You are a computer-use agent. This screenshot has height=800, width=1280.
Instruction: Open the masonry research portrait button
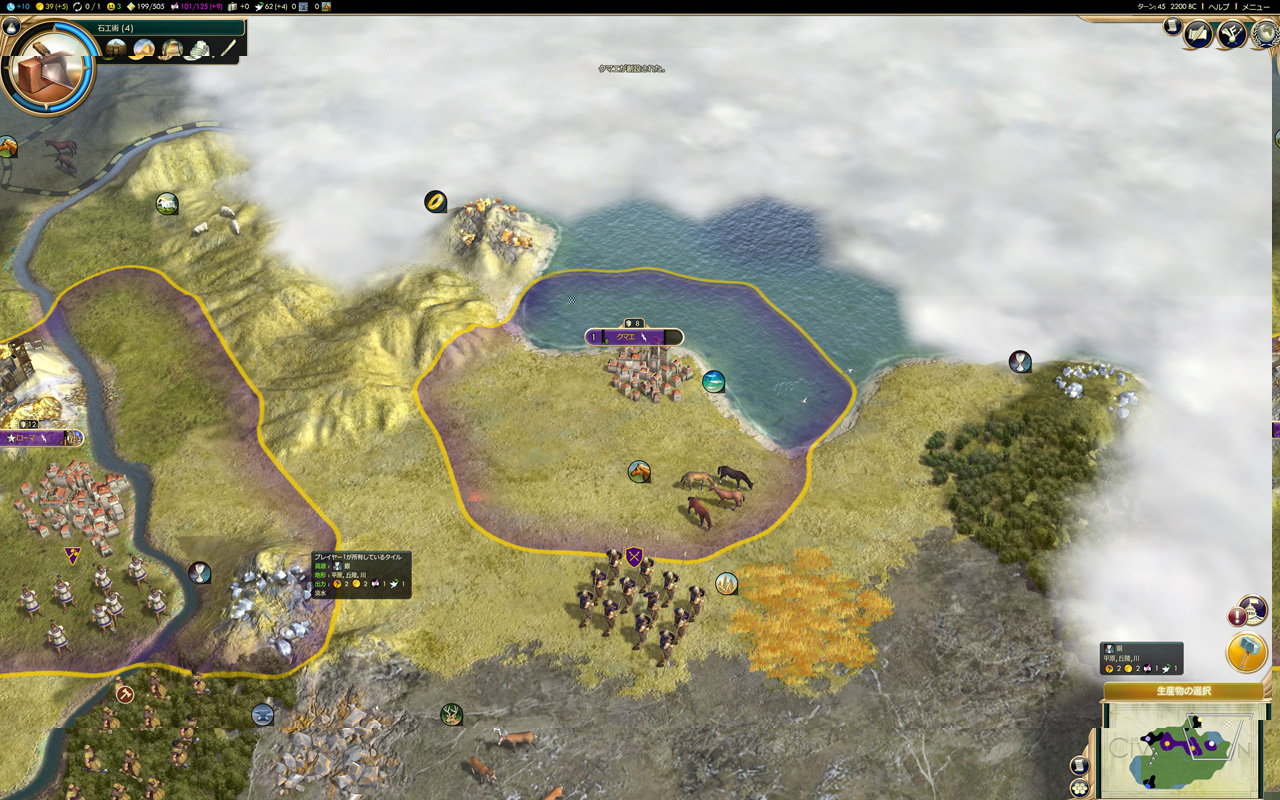coord(48,68)
